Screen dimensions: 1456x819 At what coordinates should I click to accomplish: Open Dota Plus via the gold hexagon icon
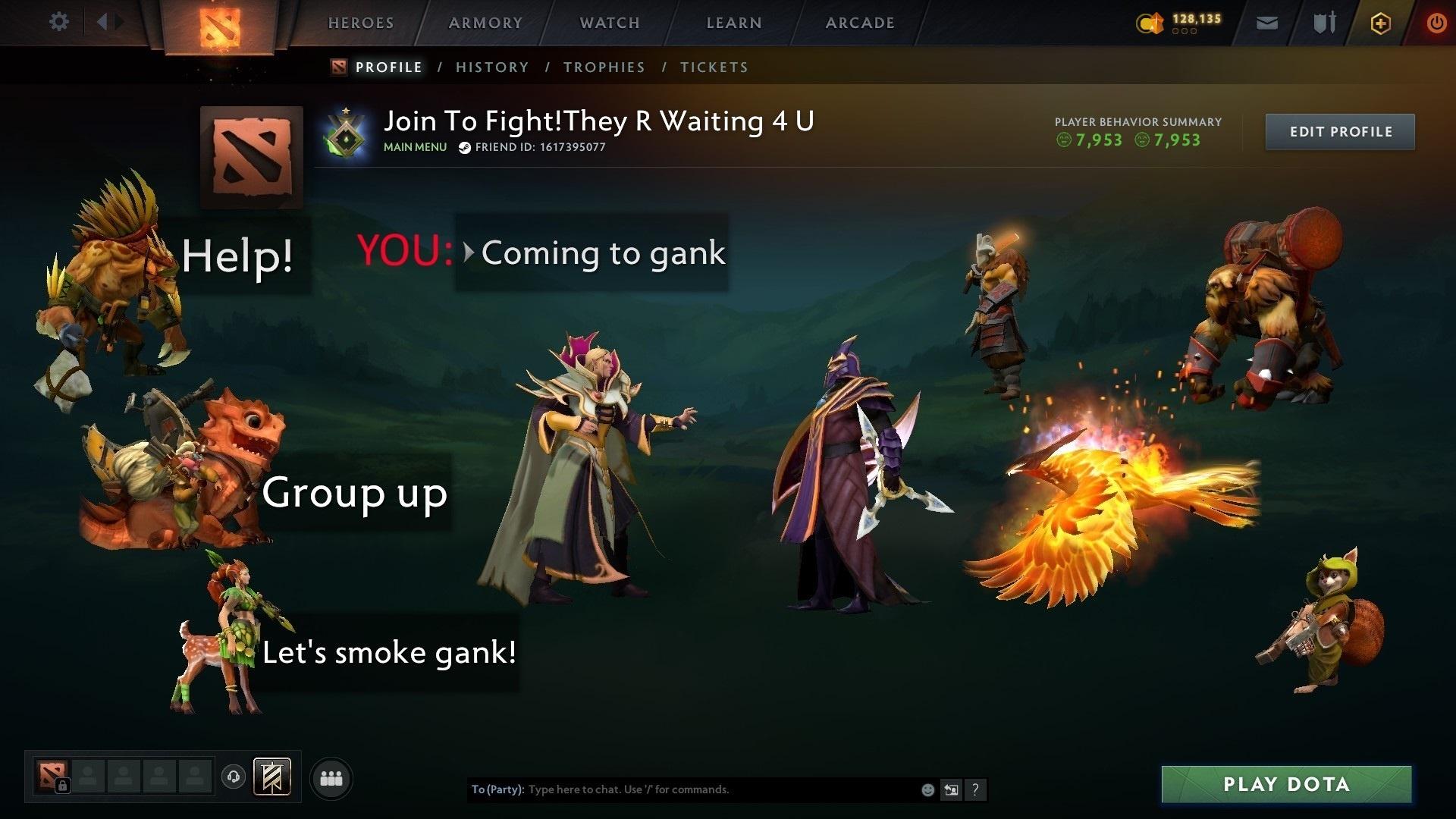coord(1380,24)
